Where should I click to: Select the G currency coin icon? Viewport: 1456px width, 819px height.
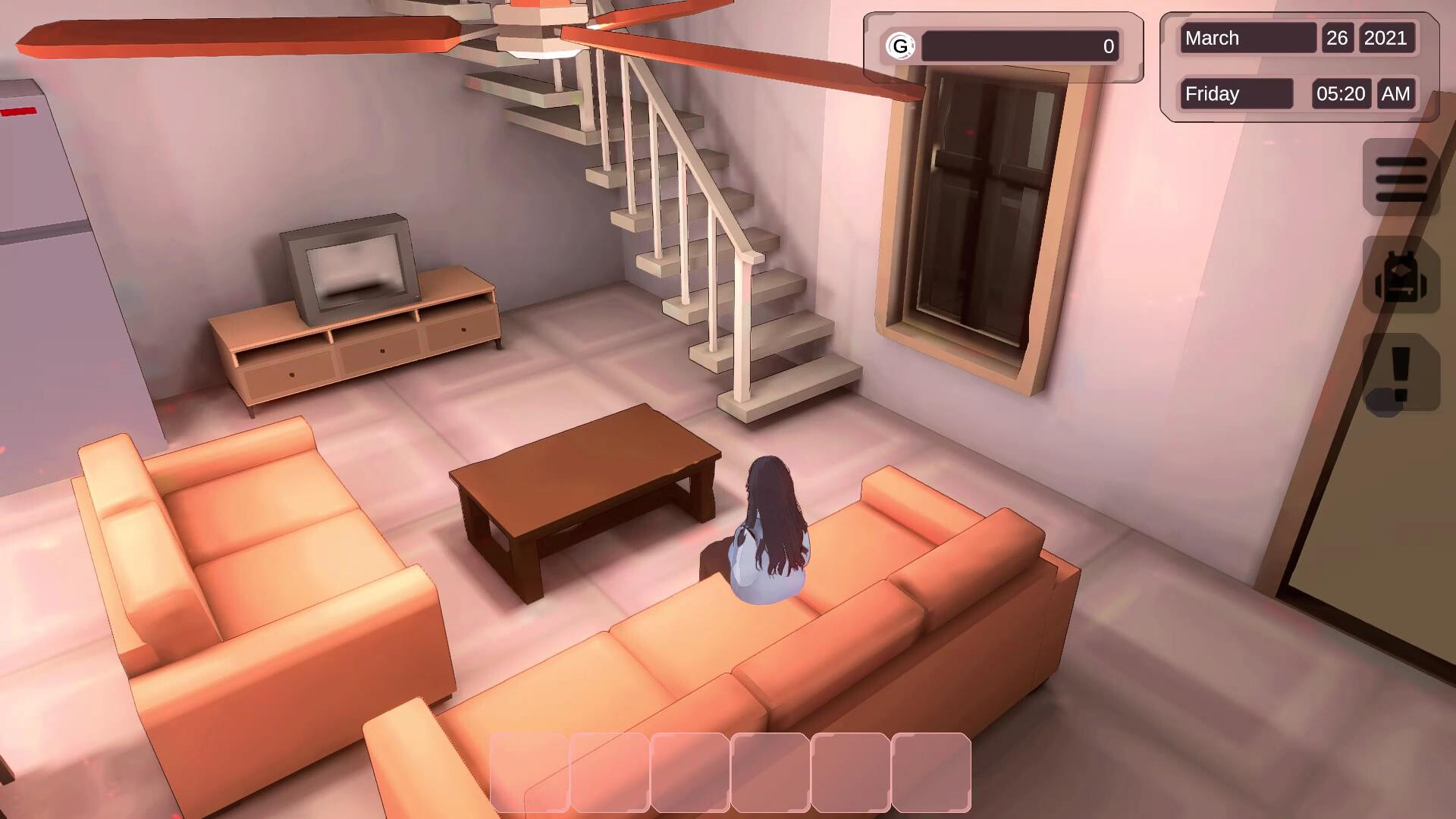point(899,46)
